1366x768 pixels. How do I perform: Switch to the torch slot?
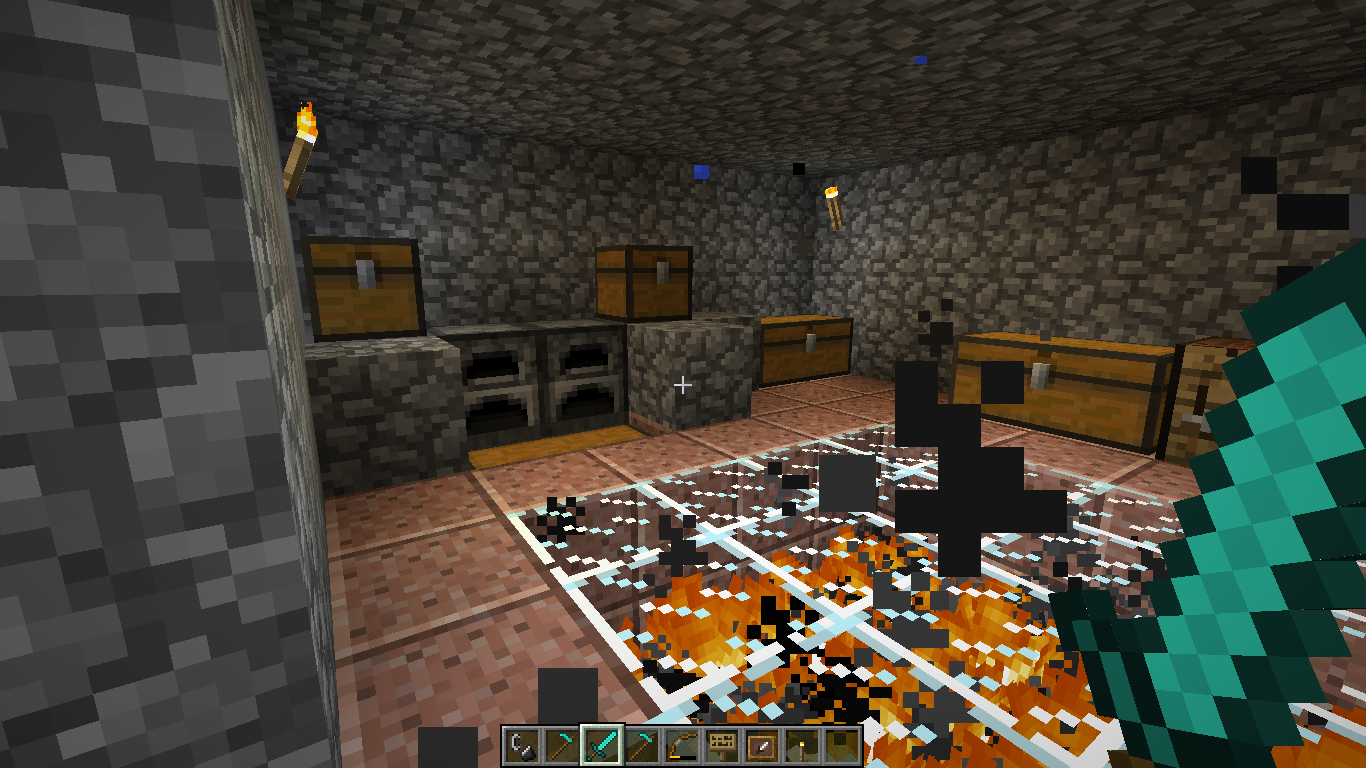click(802, 746)
